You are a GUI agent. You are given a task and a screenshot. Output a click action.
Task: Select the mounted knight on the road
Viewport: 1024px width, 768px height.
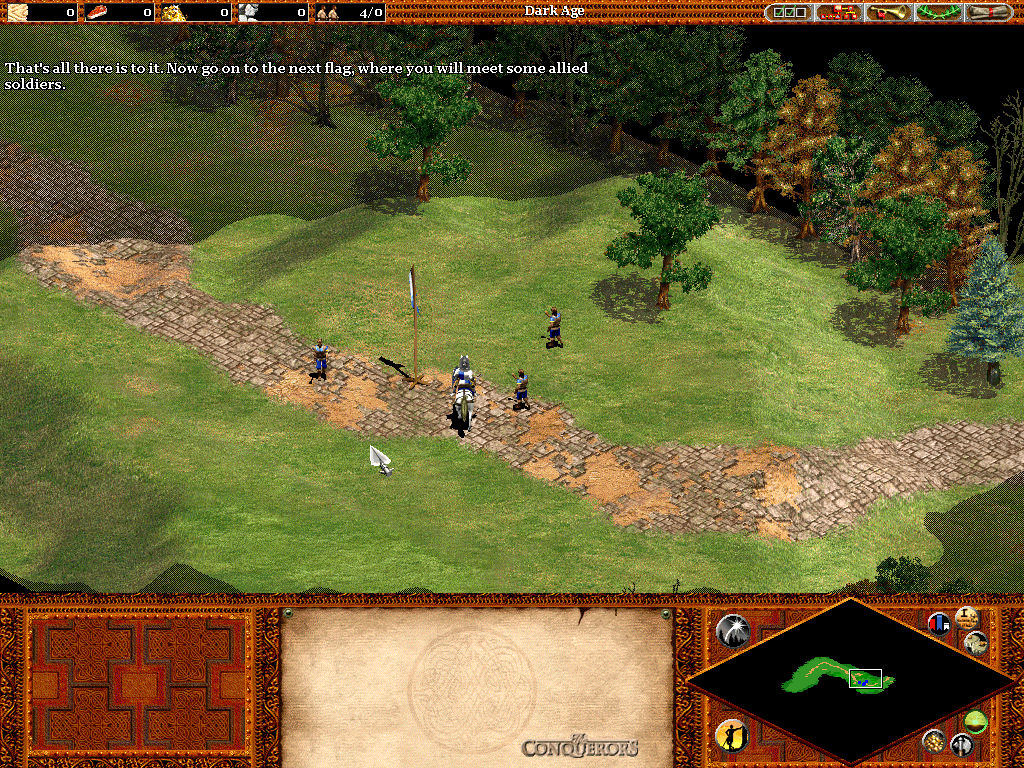pos(462,390)
